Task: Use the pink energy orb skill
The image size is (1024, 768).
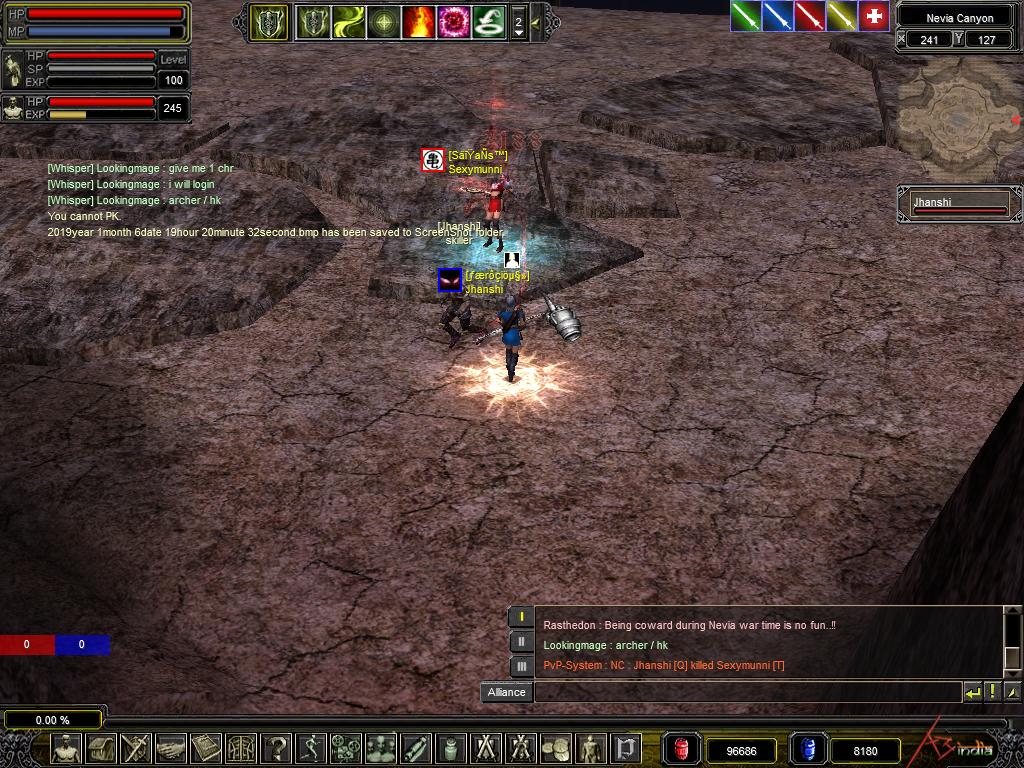Action: point(453,21)
